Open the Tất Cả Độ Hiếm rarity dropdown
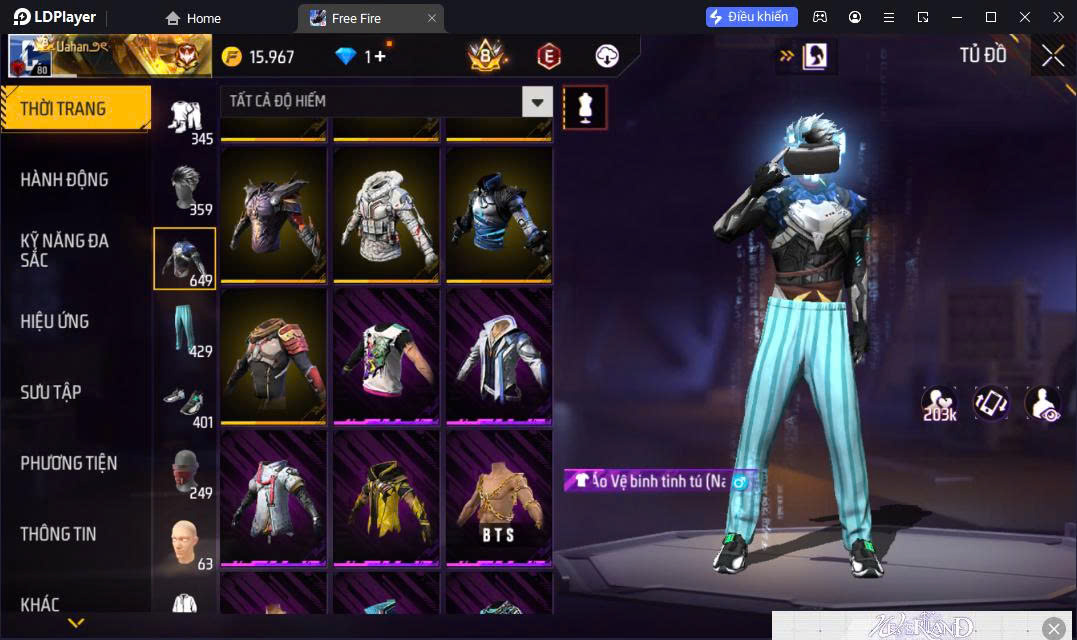Screen dimensions: 1077x640 click(x=538, y=101)
